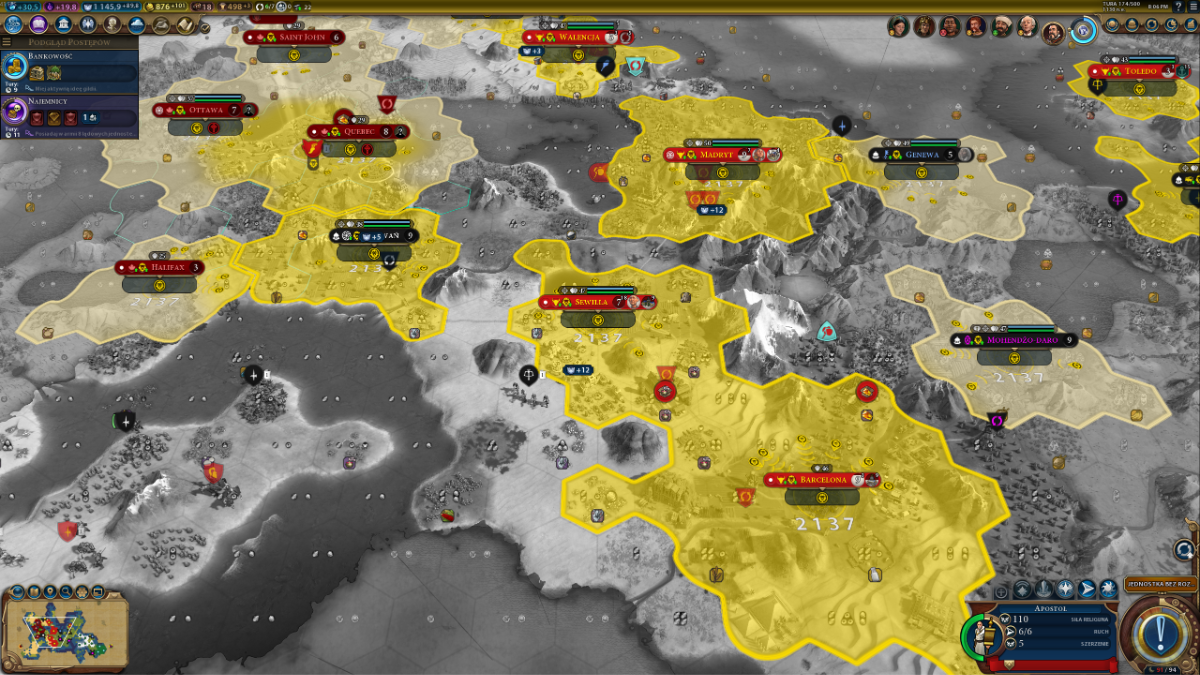Collapse the Podgląd Postępów panel header
This screenshot has width=1200, height=675.
tap(70, 42)
